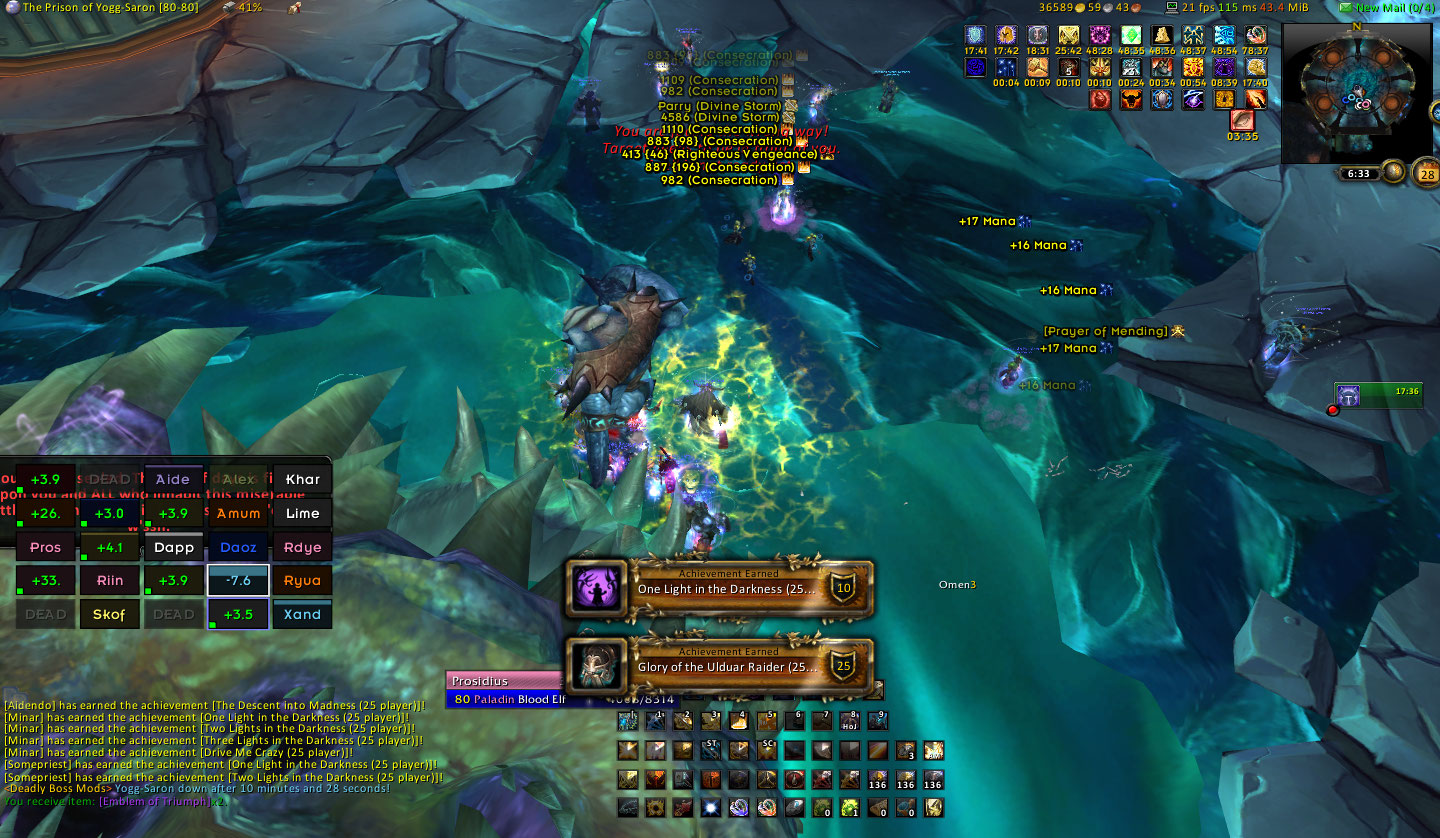Target Daoz in the raid grid
The width and height of the screenshot is (1440, 838).
[x=238, y=547]
